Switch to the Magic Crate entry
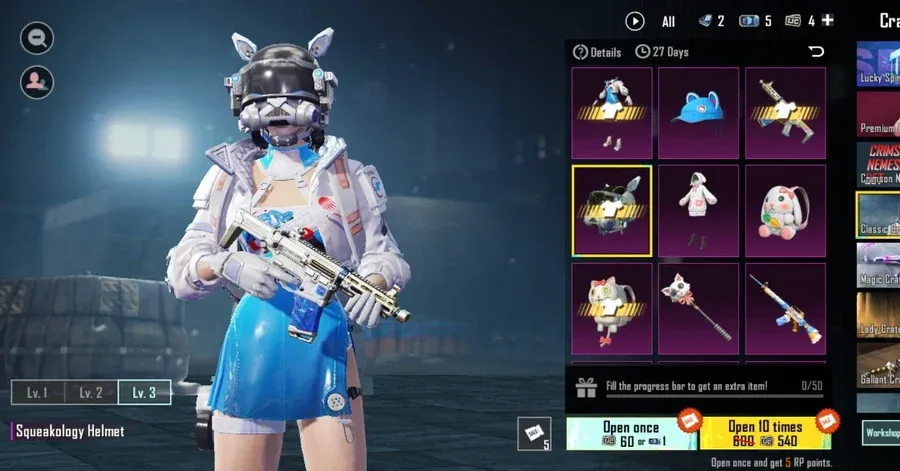 tap(878, 265)
